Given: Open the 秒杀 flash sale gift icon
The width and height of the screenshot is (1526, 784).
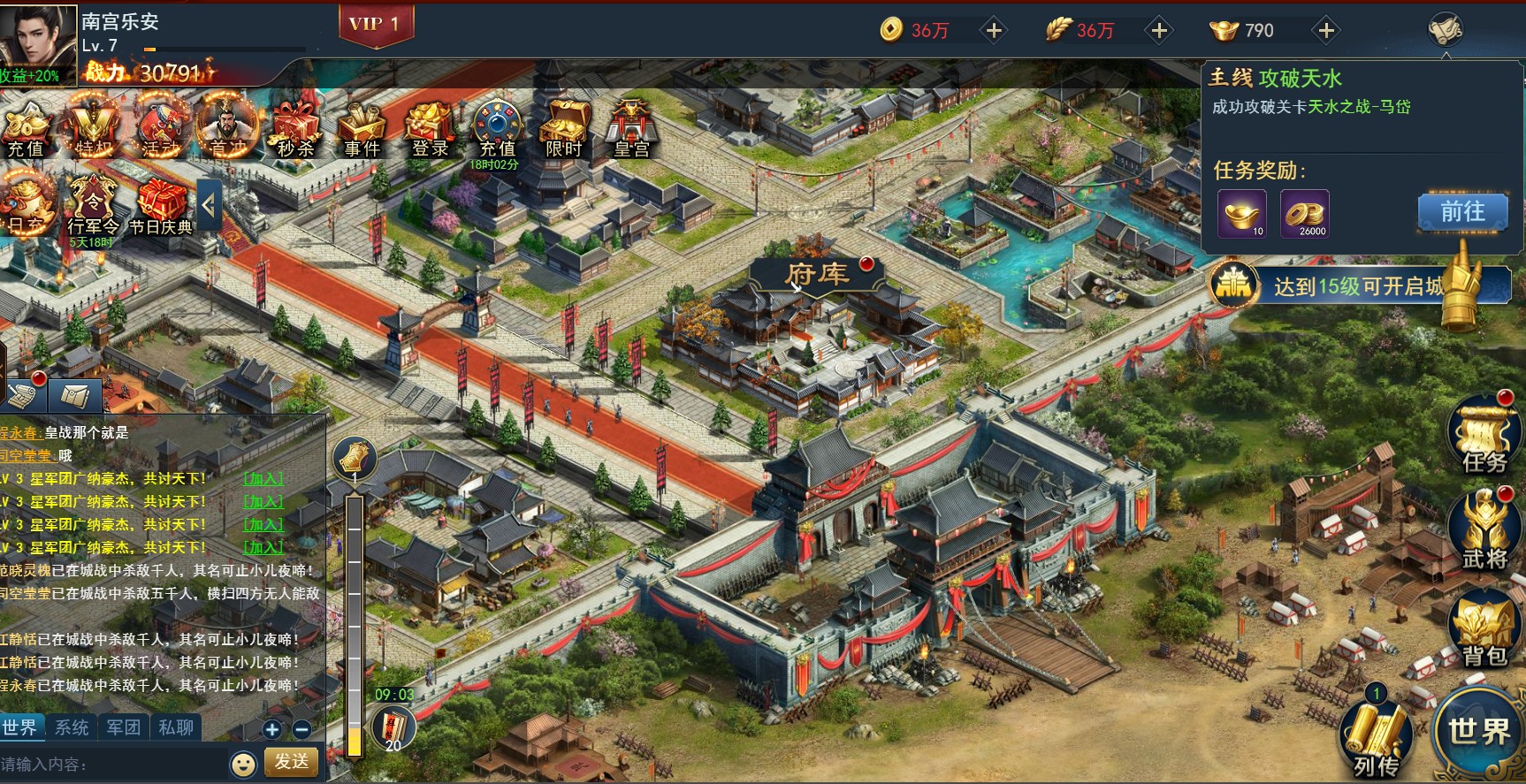Looking at the screenshot, I should (295, 129).
